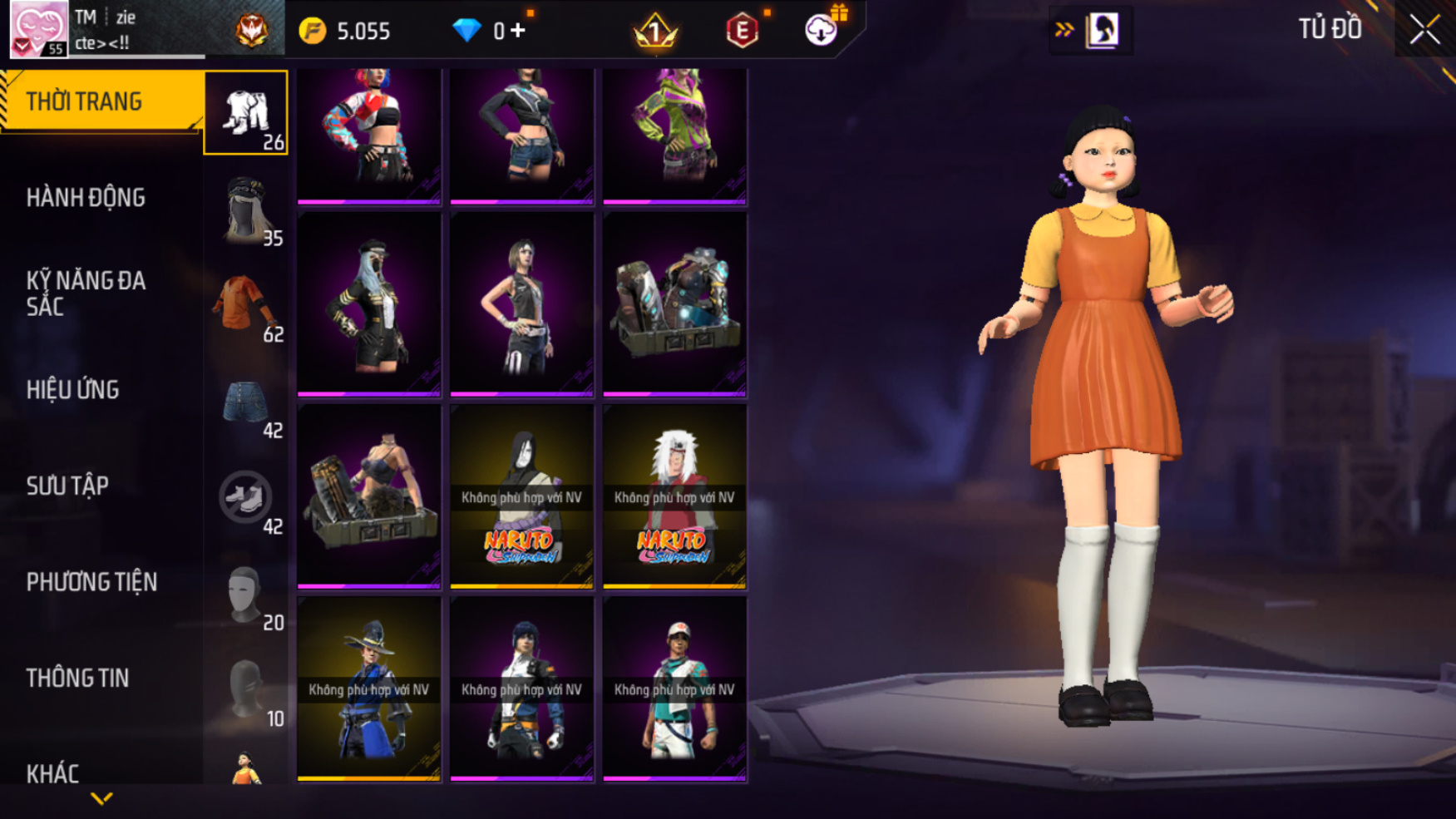Open the Hiệu Ứng category
The image size is (1456, 819).
pyautogui.click(x=73, y=390)
